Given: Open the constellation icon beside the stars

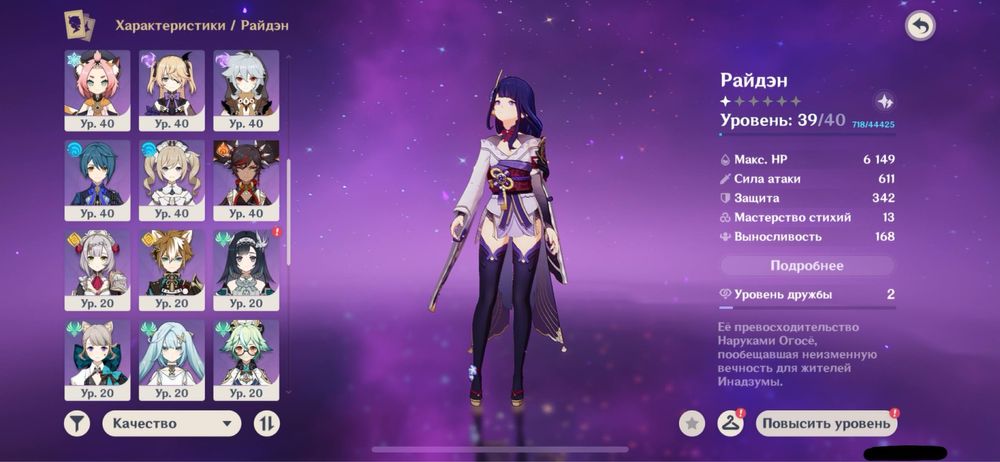Looking at the screenshot, I should tap(884, 102).
